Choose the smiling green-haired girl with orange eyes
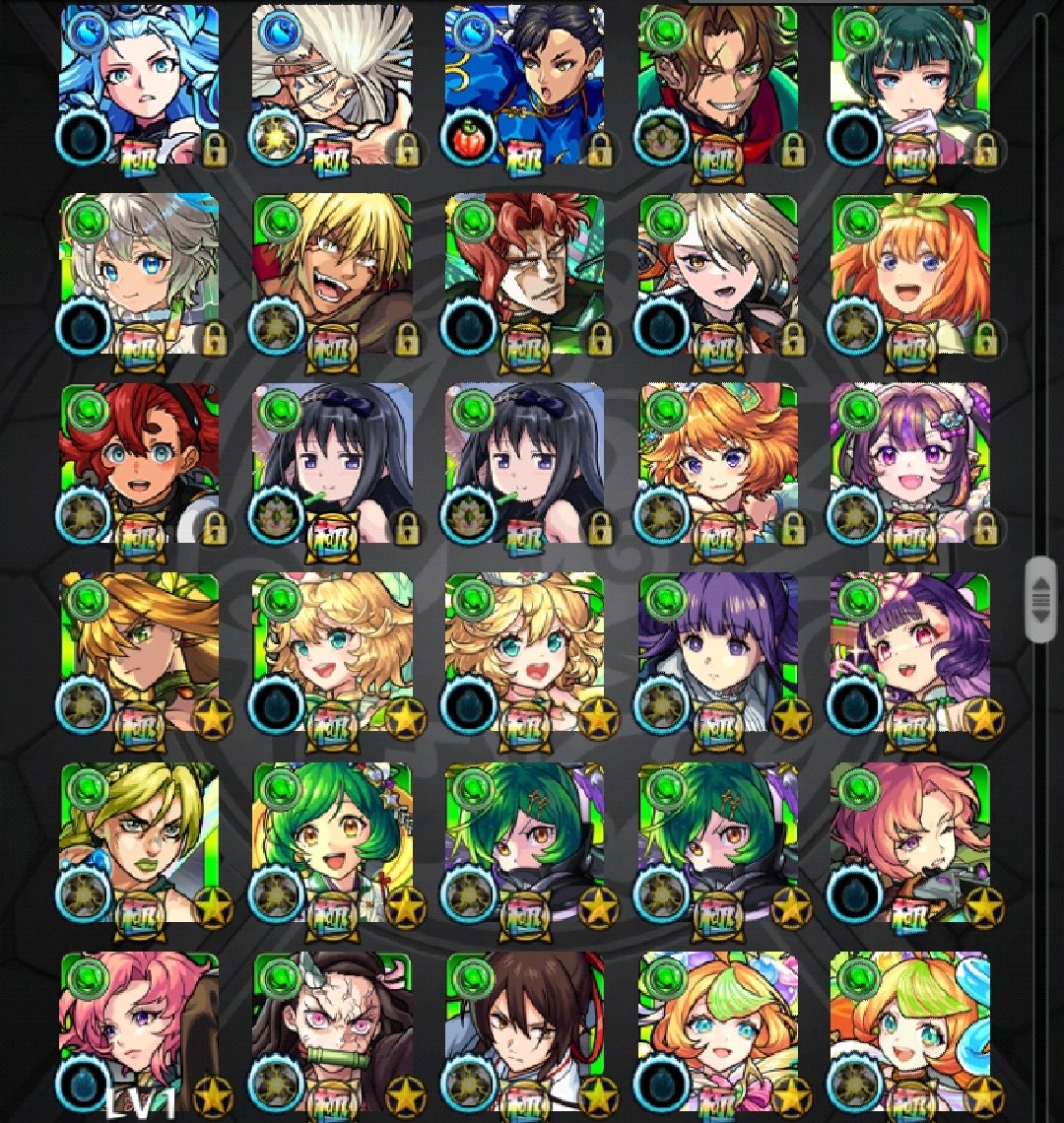This screenshot has width=1064, height=1123. click(x=332, y=841)
